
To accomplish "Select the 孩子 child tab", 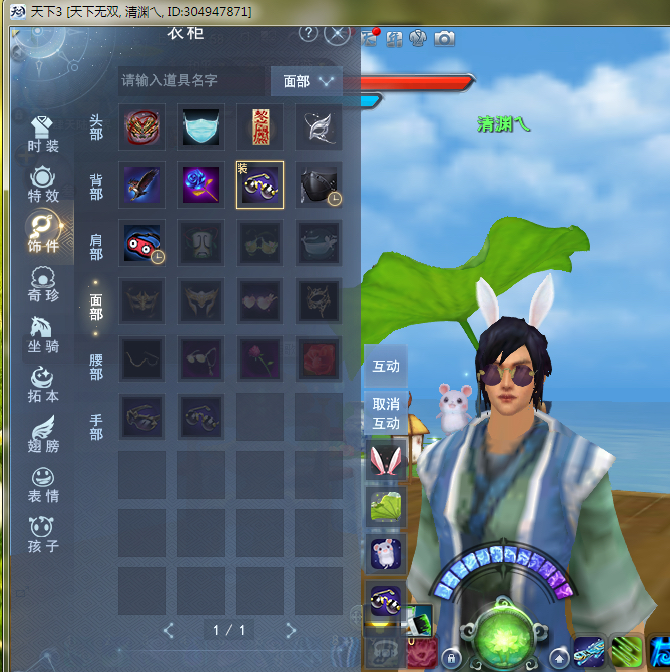I will click(43, 533).
